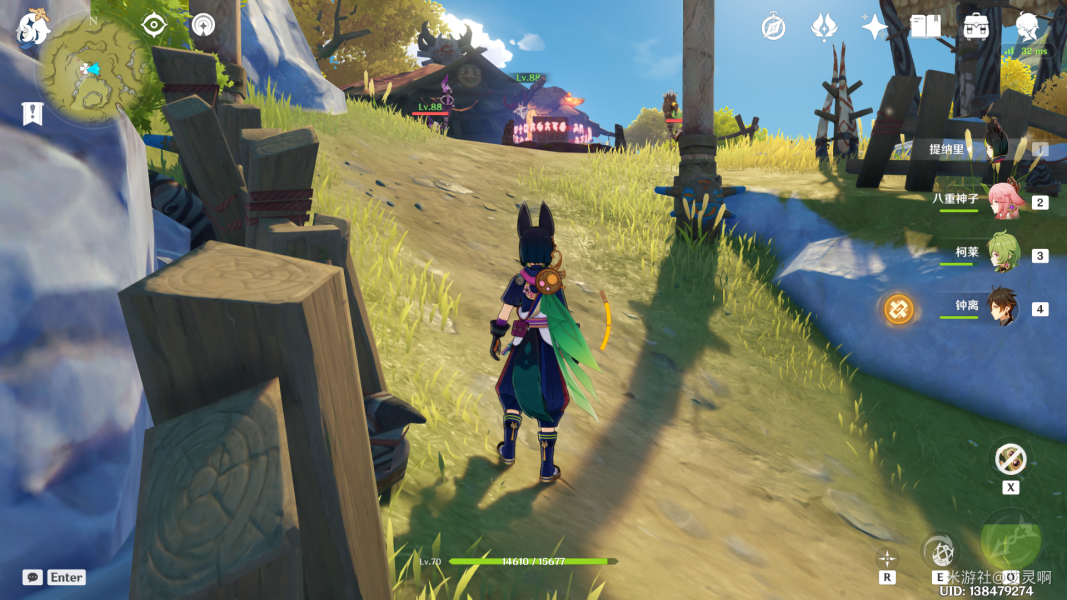Open the banner icon with exclamation mark
Screen dimensions: 1067x600
[32, 113]
